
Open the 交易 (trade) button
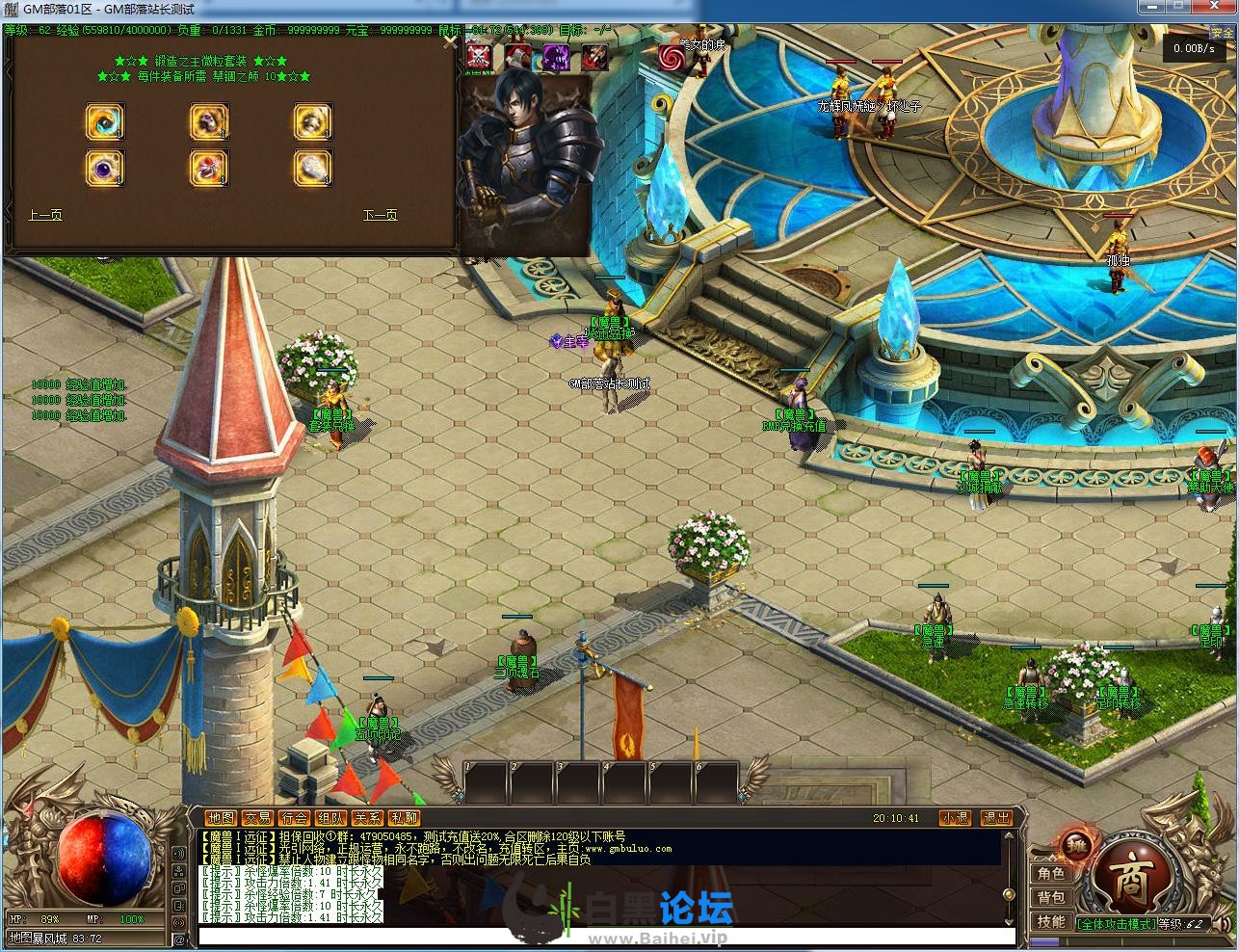(256, 818)
